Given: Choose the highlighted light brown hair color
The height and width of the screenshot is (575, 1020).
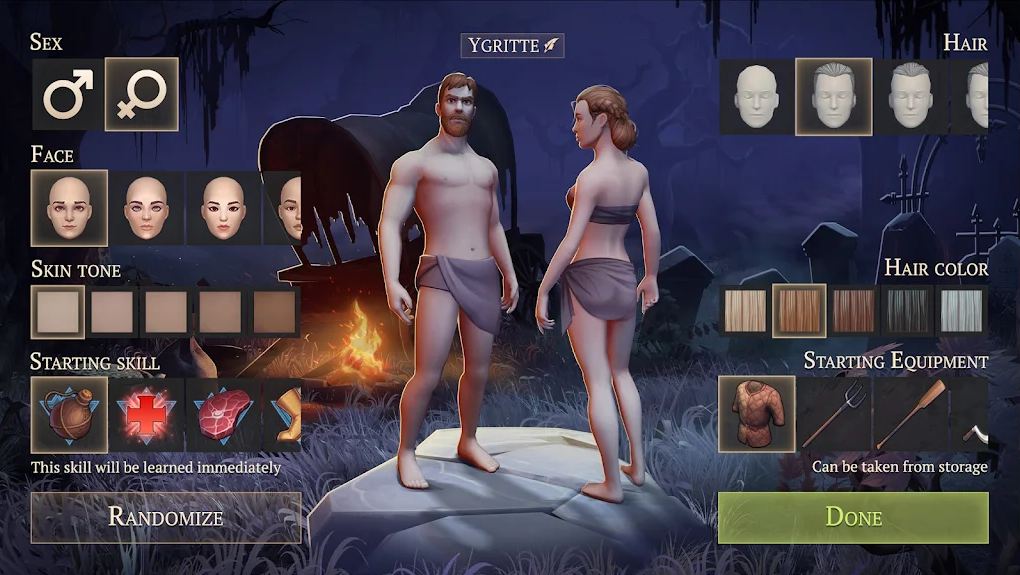Looking at the screenshot, I should tap(799, 310).
